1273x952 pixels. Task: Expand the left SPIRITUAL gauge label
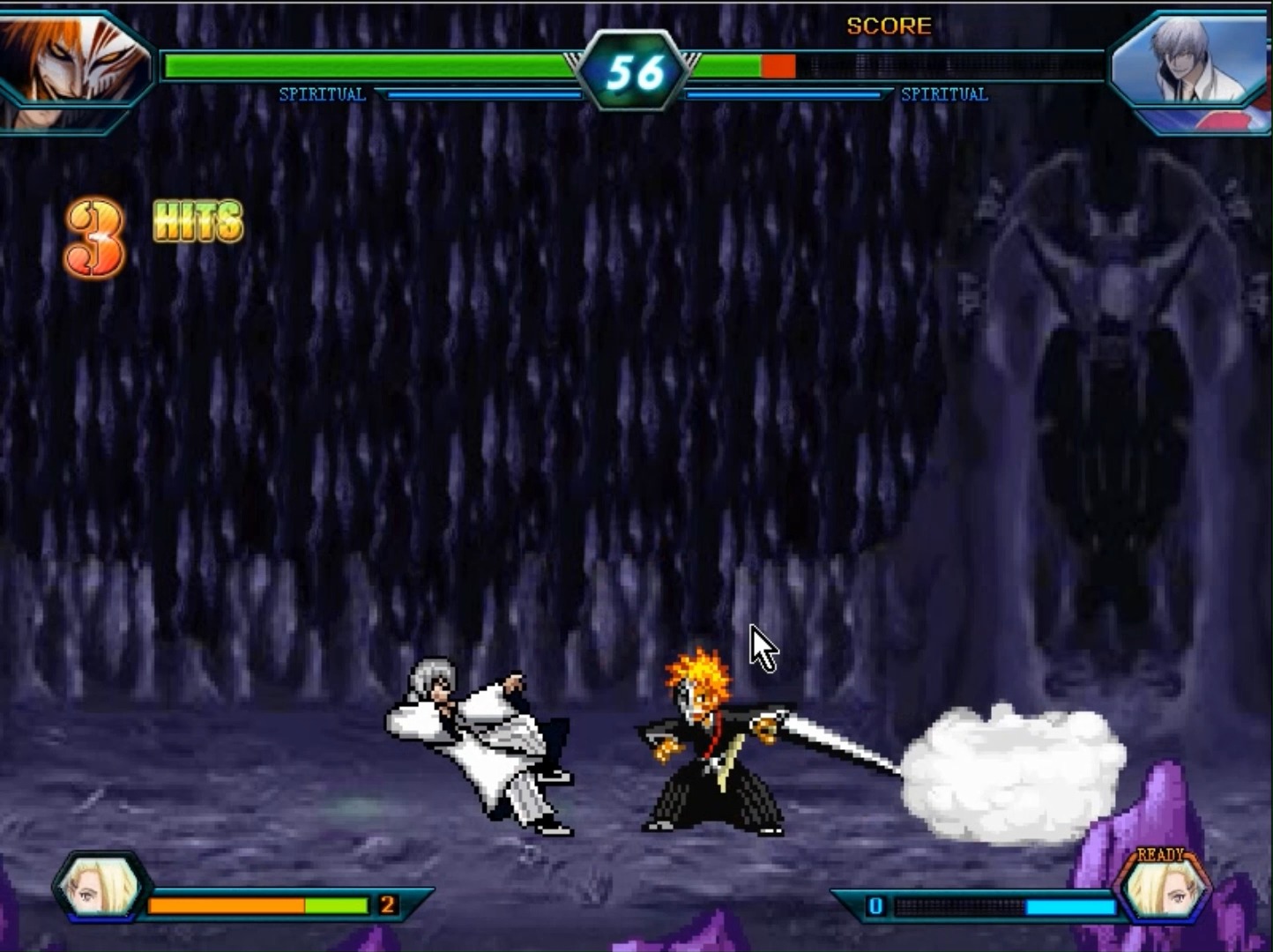(x=323, y=94)
